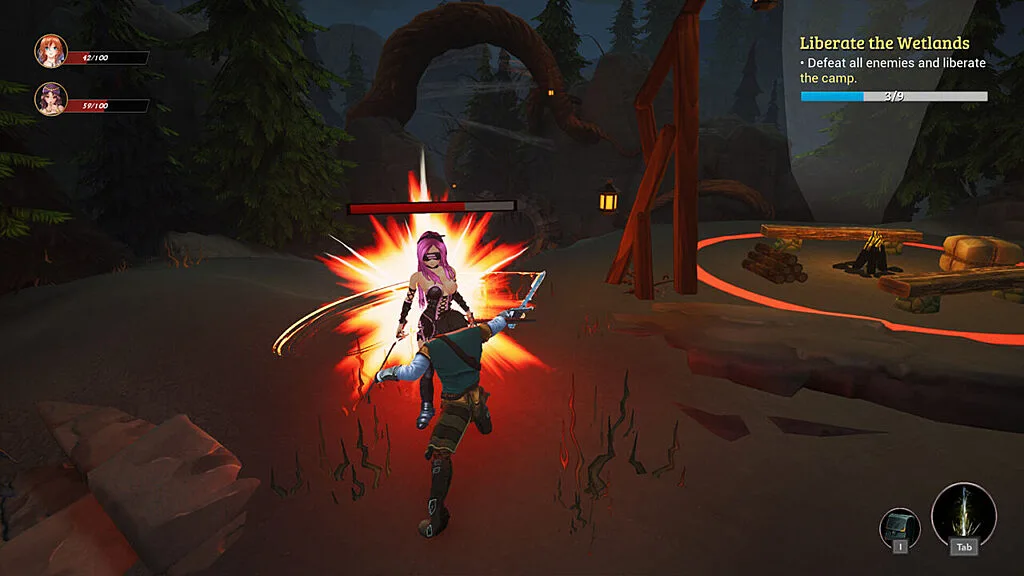The width and height of the screenshot is (1024, 576).
Task: Select the red-haired companion portrait
Action: (50, 51)
